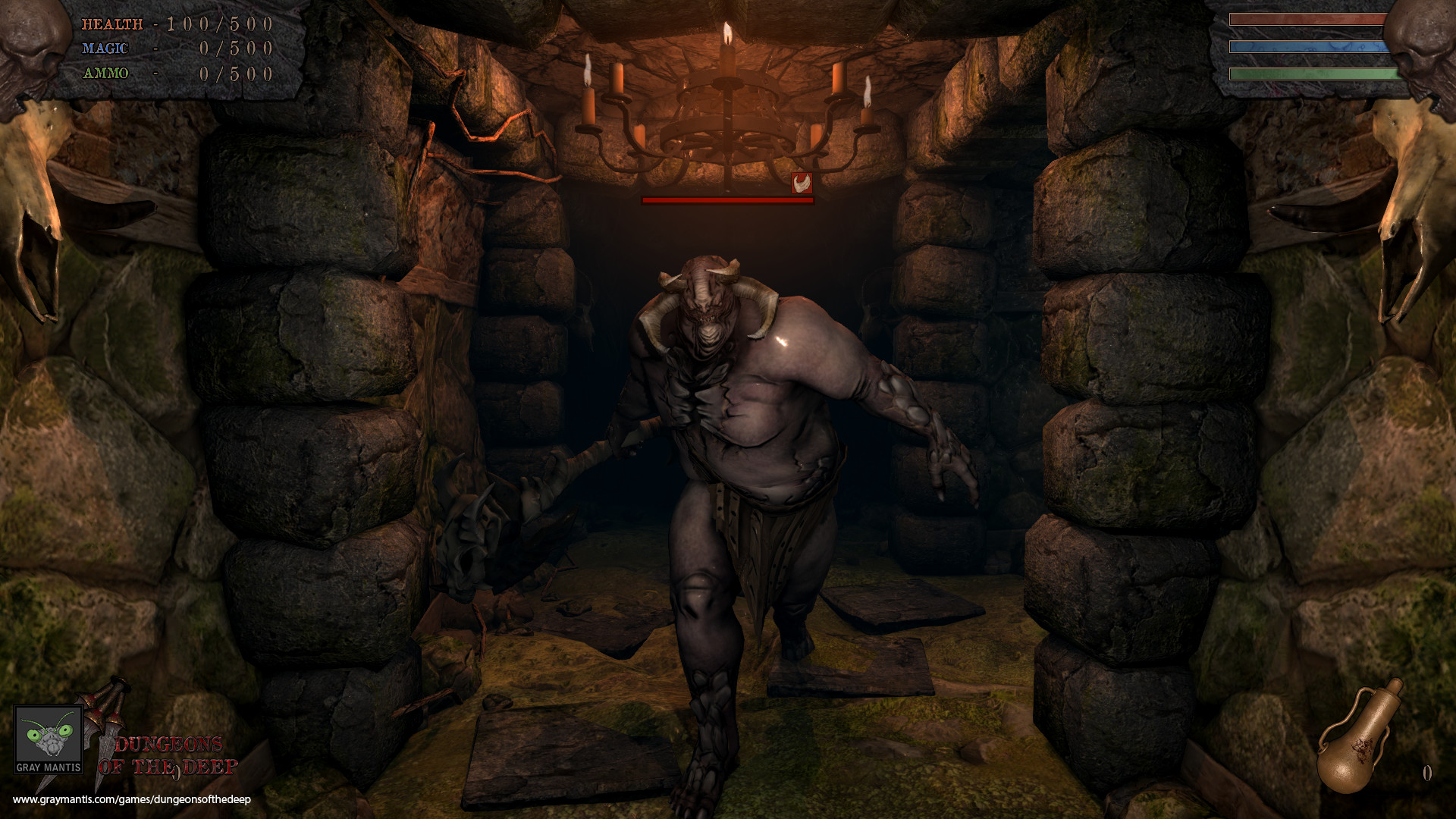Switch to the HEALTH stat row
Screen dimensions: 1456x819
(x=174, y=24)
